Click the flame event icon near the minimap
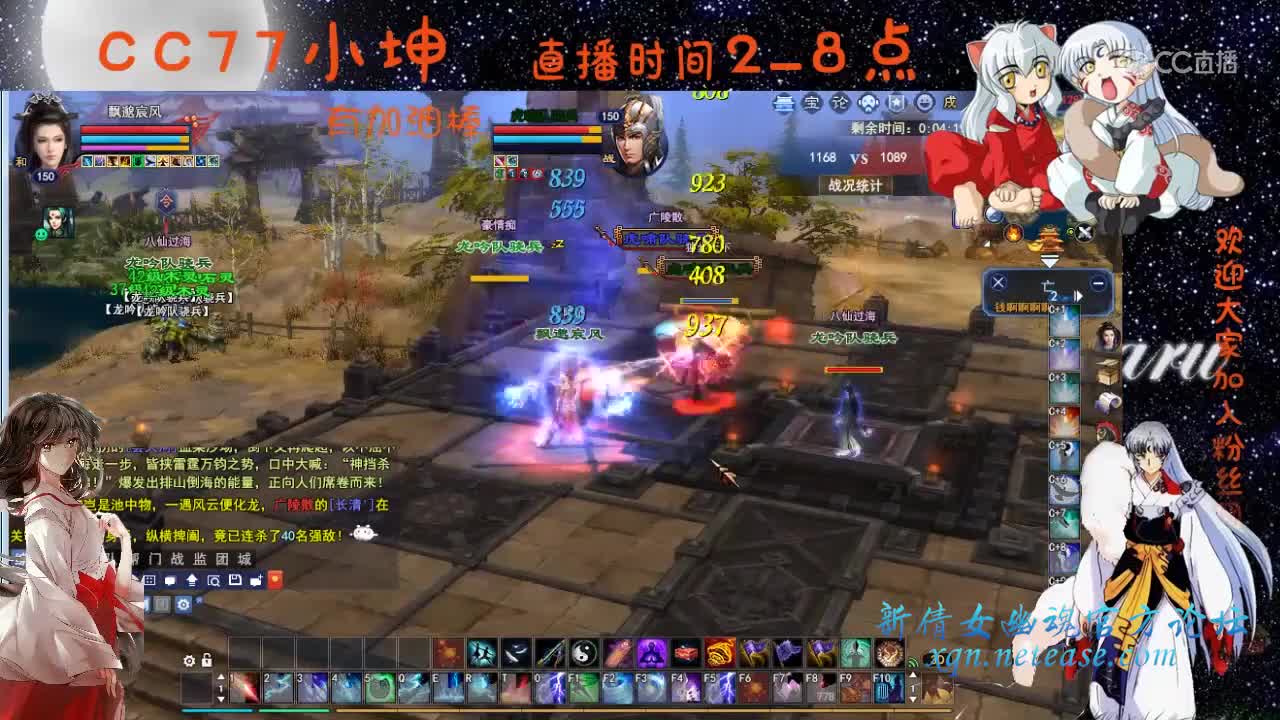The image size is (1280, 720). point(1012,234)
